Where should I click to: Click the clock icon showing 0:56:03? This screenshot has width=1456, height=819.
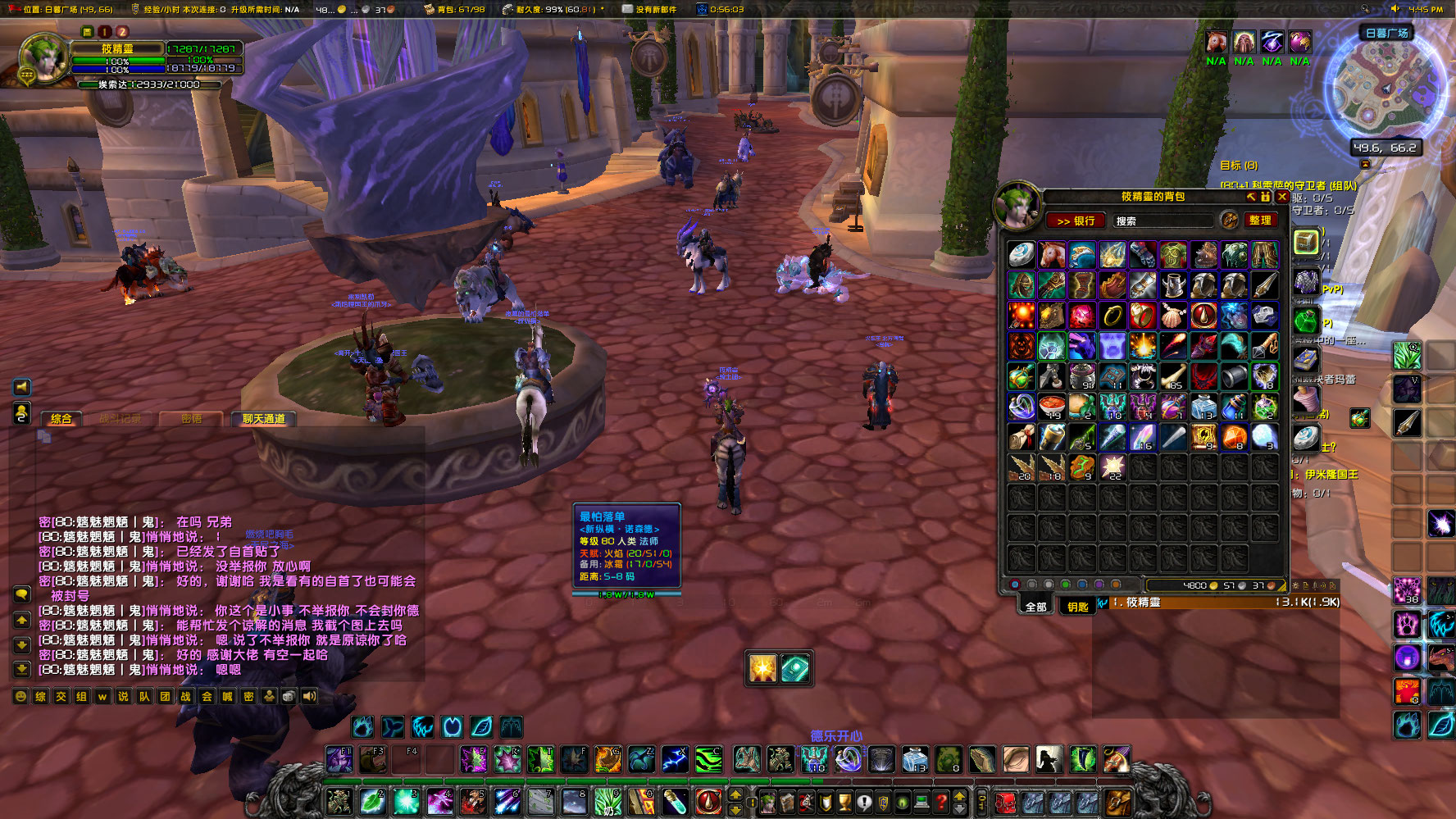coord(702,9)
